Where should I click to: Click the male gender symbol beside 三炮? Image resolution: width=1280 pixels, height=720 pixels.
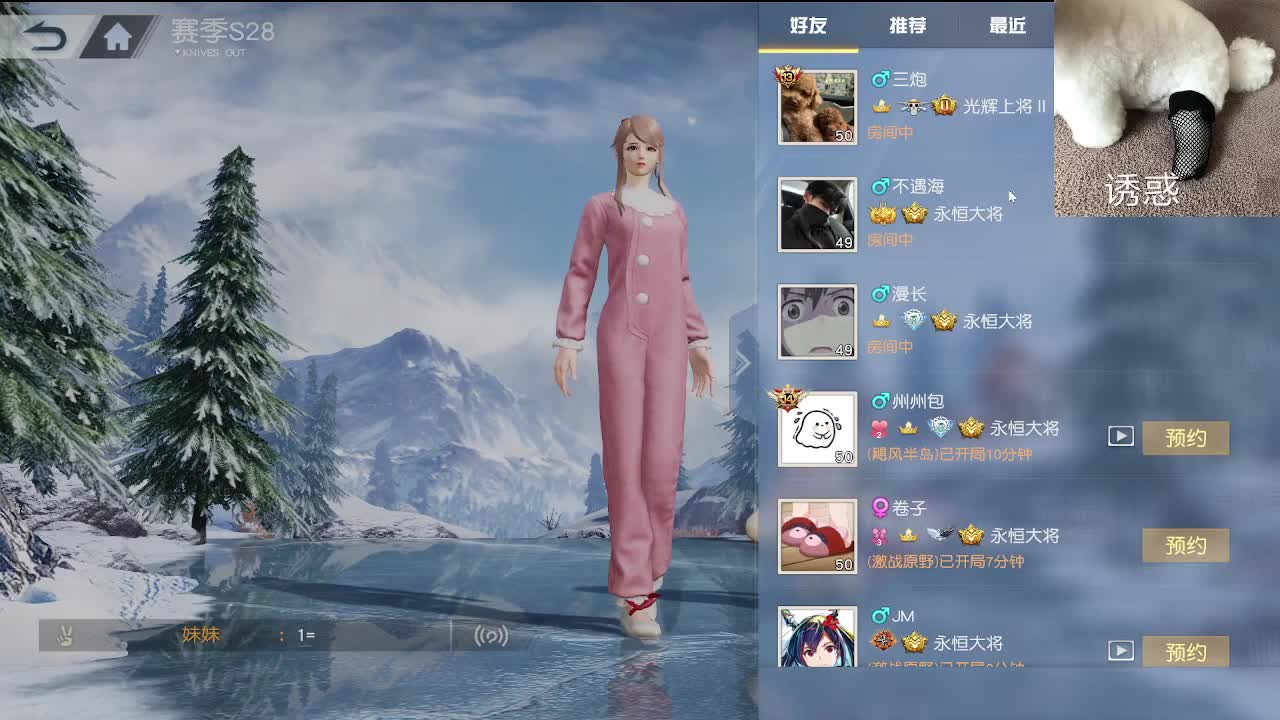tap(880, 79)
